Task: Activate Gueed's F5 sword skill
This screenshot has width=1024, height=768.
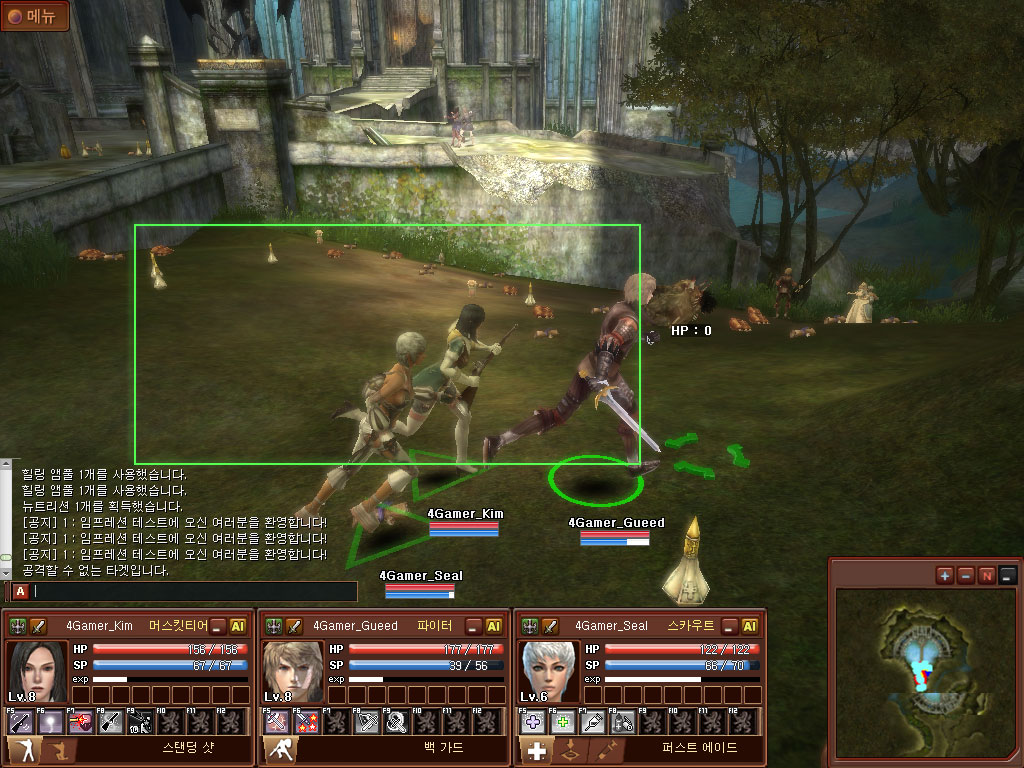Action: (277, 721)
